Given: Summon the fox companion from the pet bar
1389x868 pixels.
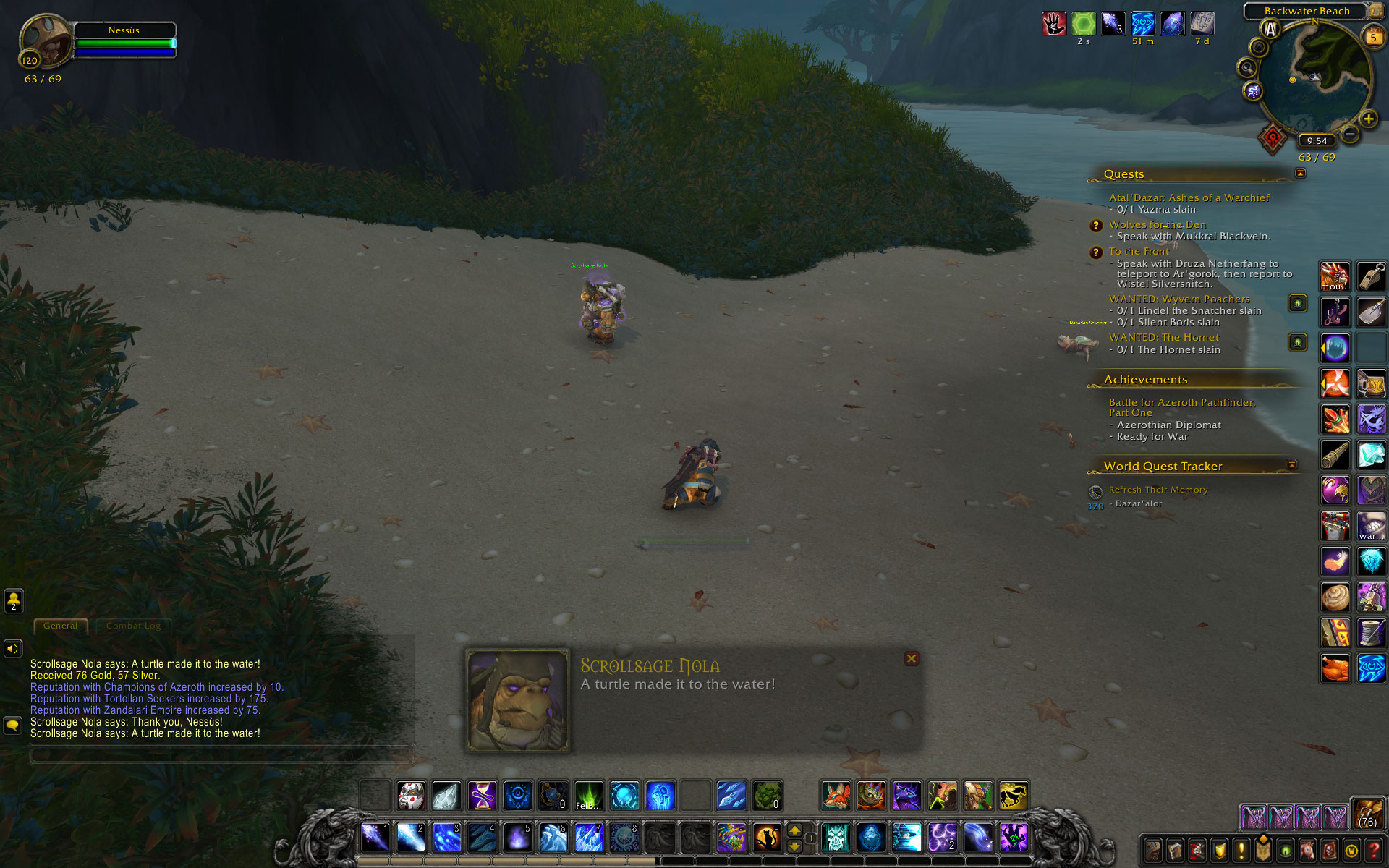Looking at the screenshot, I should tap(836, 796).
